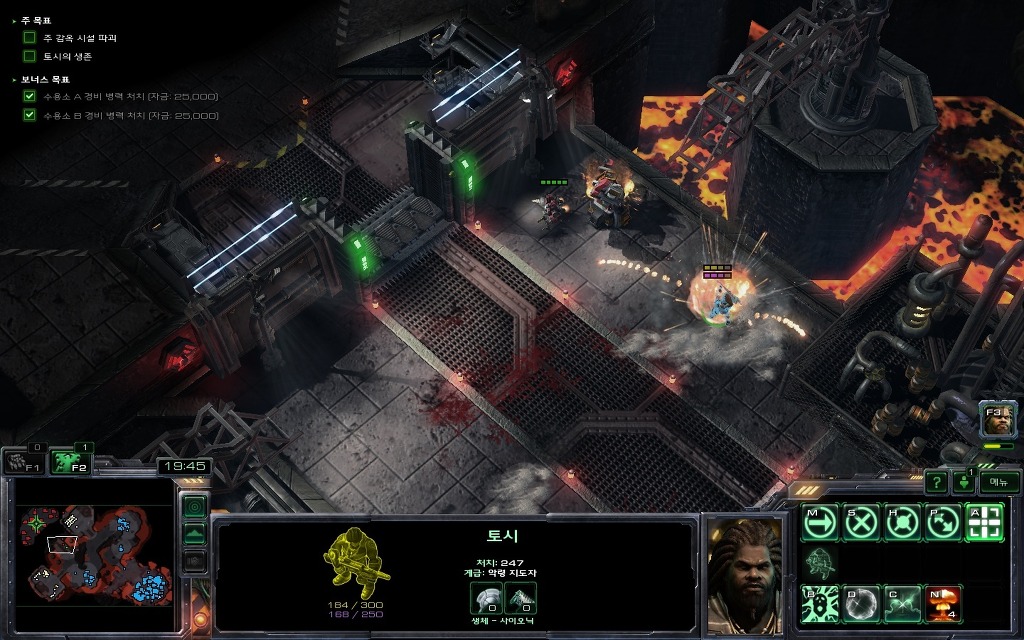The image size is (1024, 640).
Task: Click the F1 idle workers button
Action: 22,462
